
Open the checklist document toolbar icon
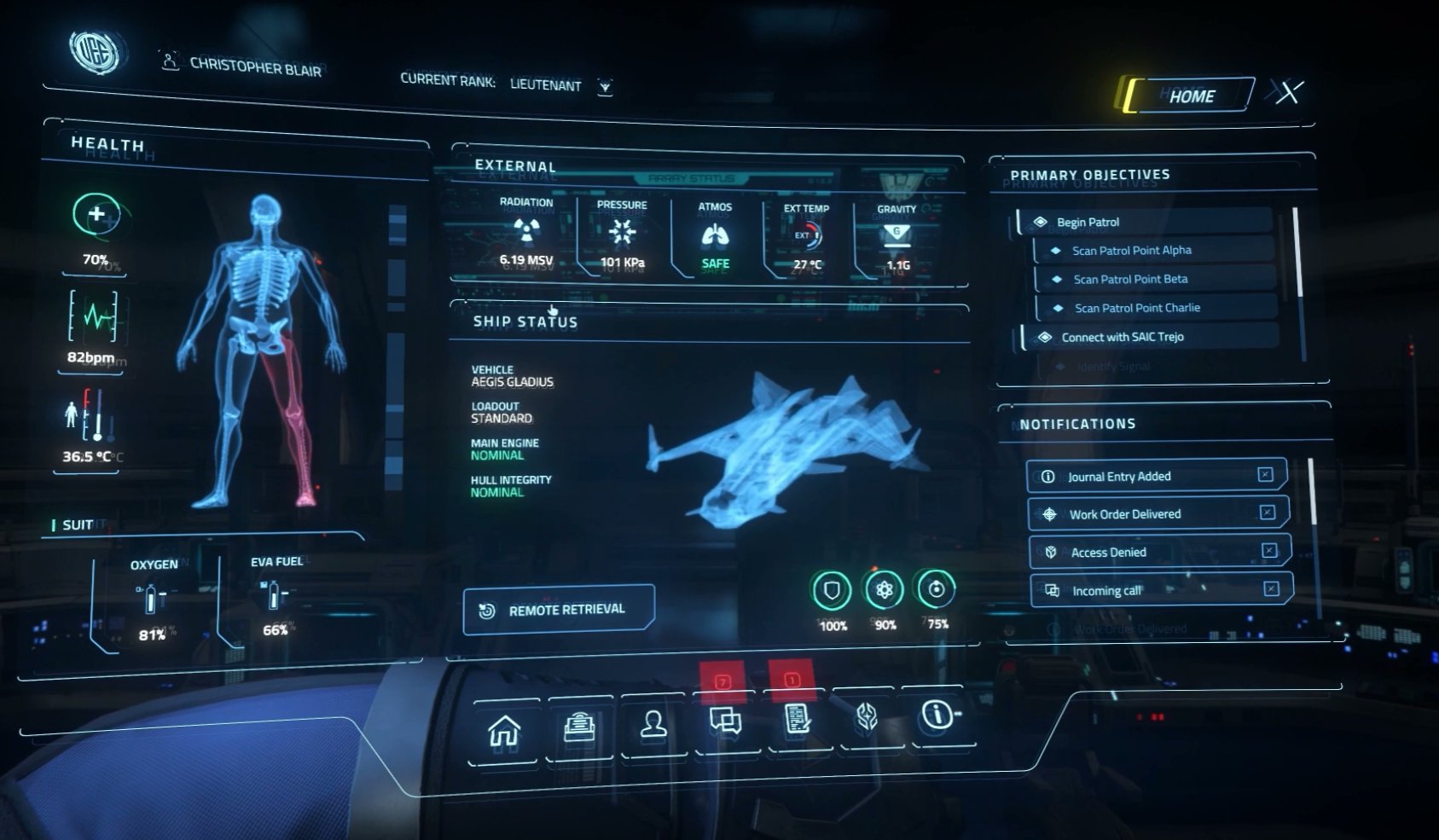coord(798,719)
